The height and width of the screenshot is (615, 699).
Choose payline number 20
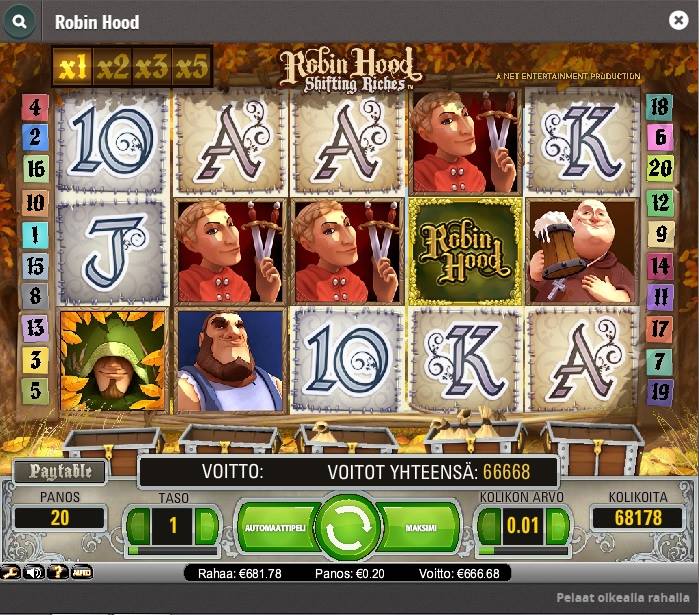tap(659, 168)
